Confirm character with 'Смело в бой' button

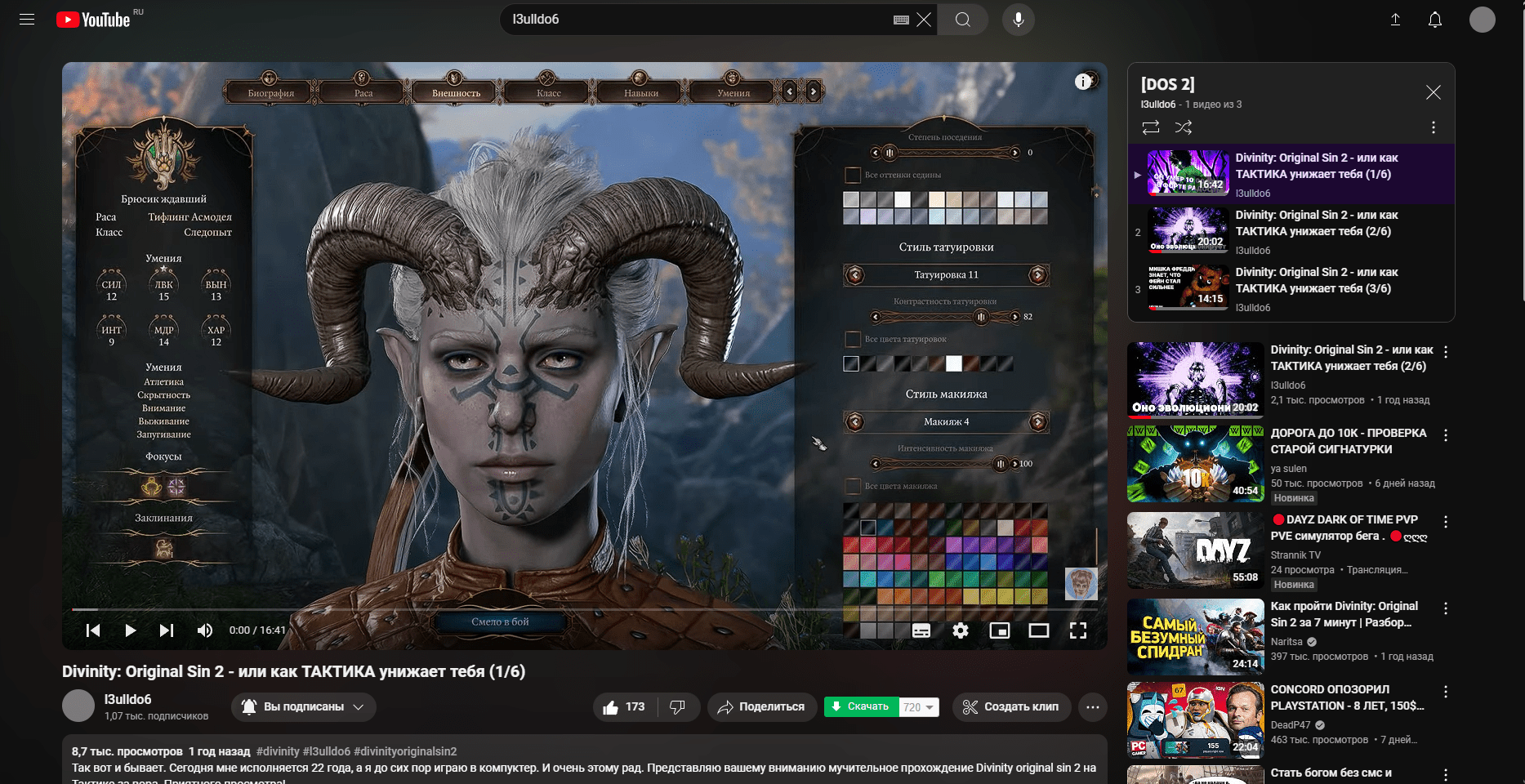coord(500,622)
